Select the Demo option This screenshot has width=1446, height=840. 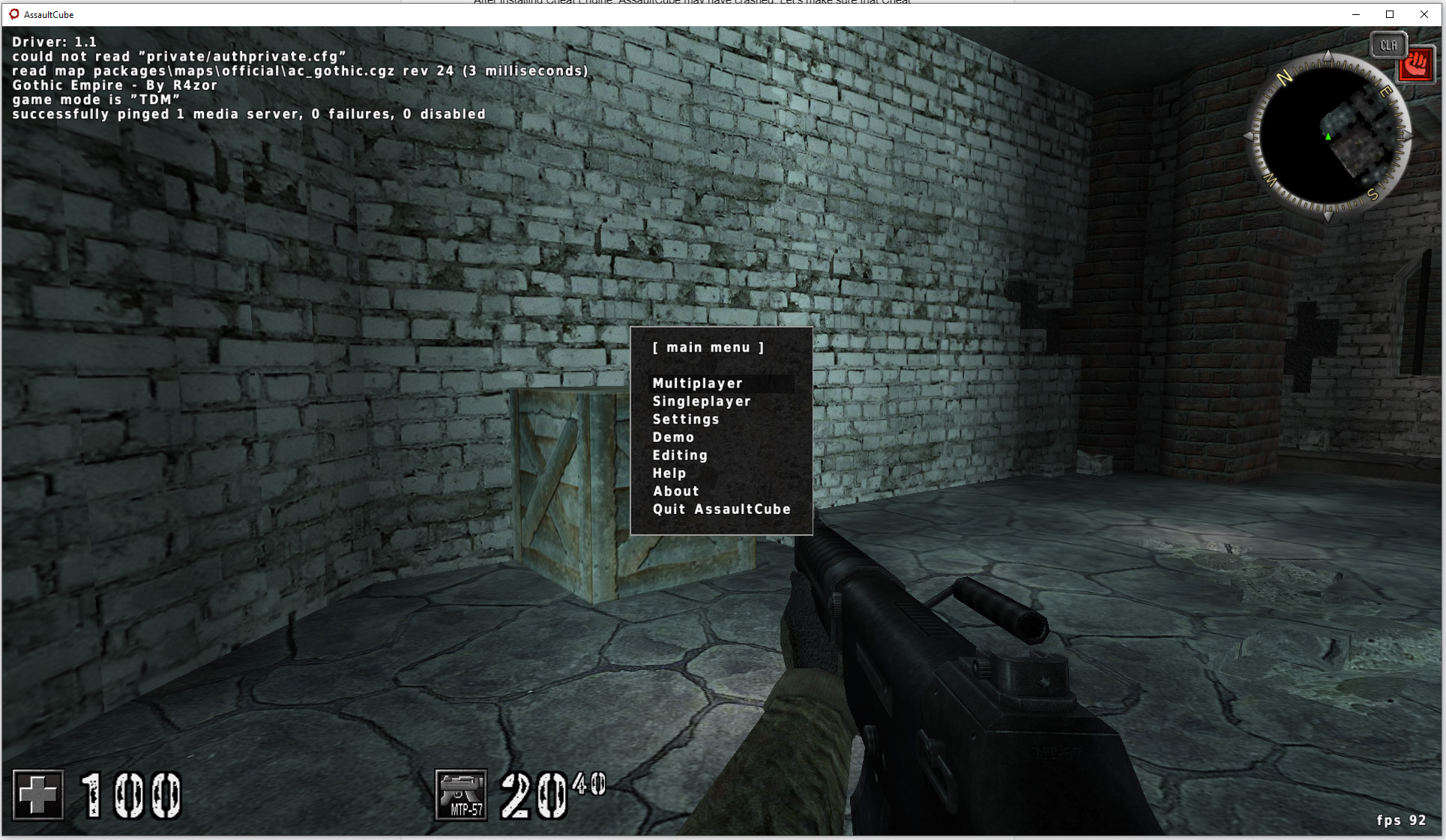(672, 437)
